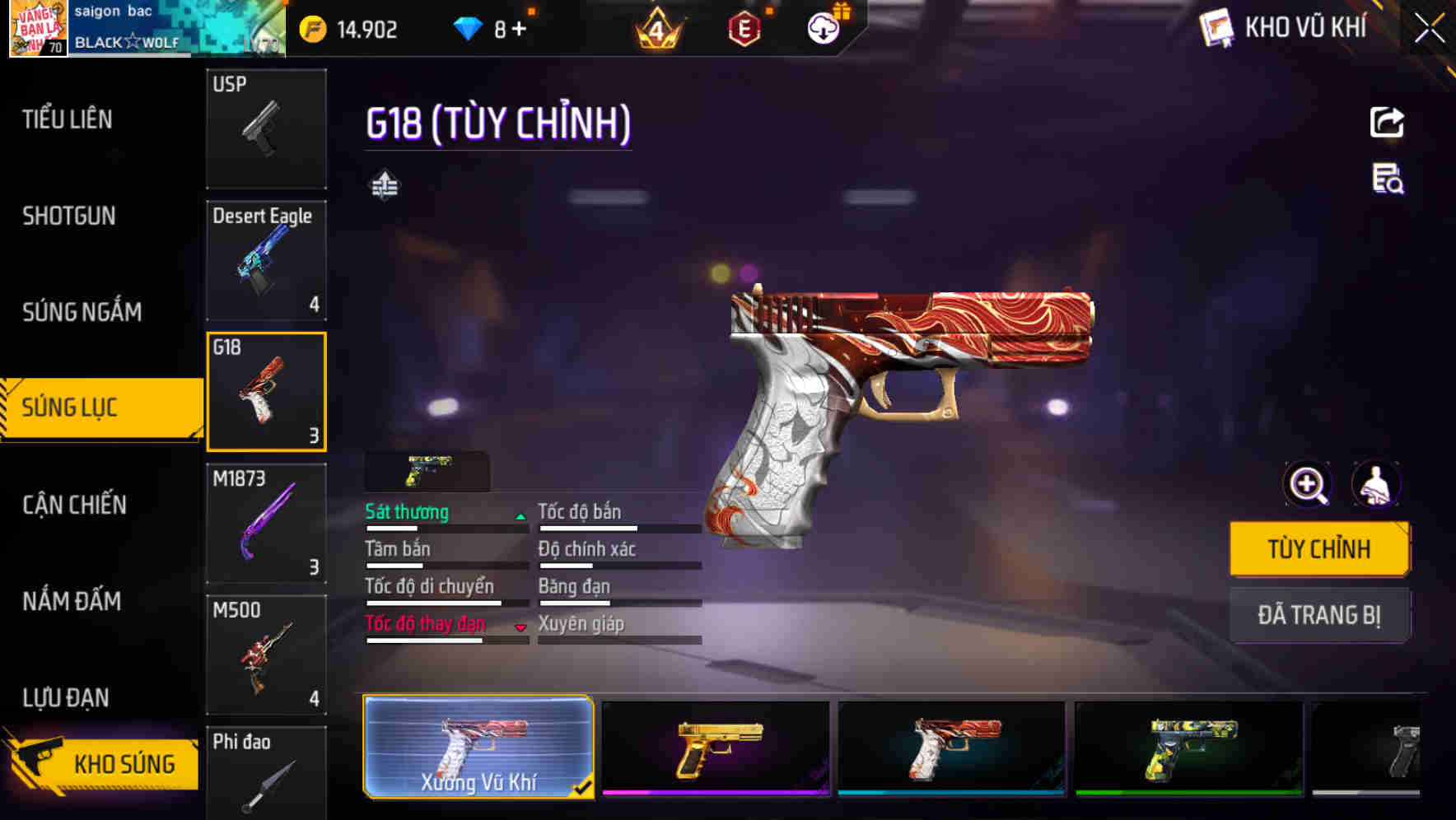The width and height of the screenshot is (1456, 820).
Task: Open the weapon share icon
Action: [x=1387, y=122]
